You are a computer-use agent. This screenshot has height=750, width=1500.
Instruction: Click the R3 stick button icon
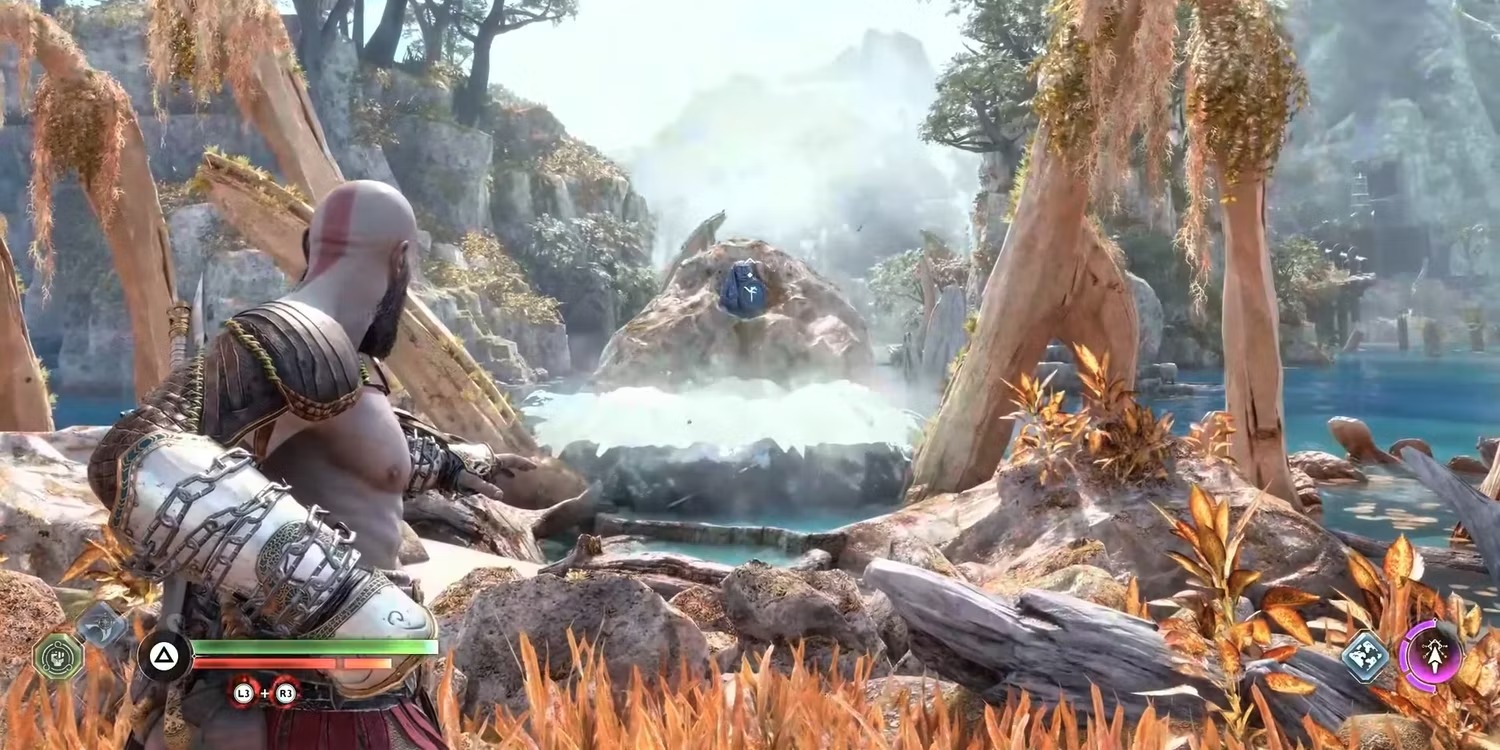pyautogui.click(x=288, y=693)
